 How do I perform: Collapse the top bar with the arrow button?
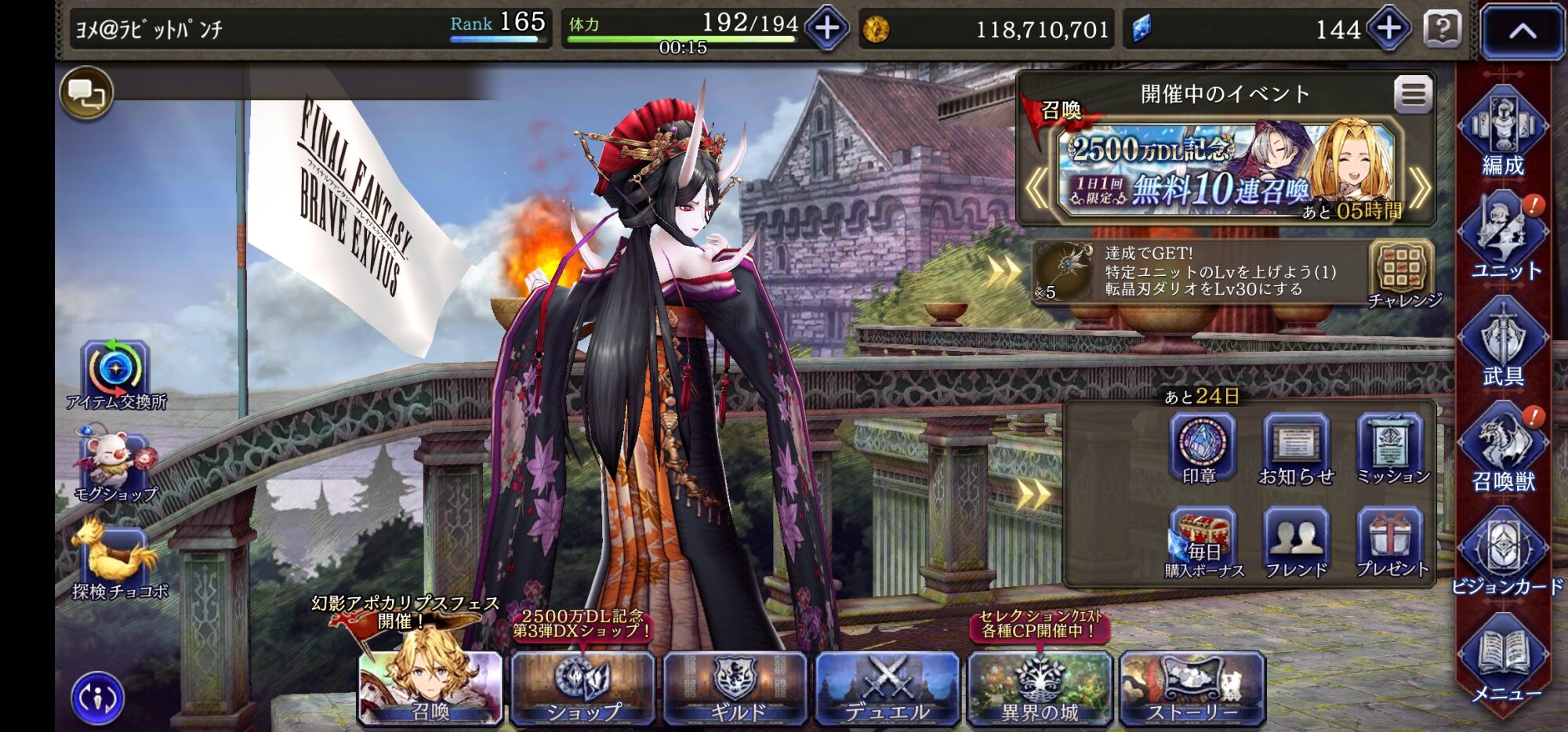tap(1522, 31)
